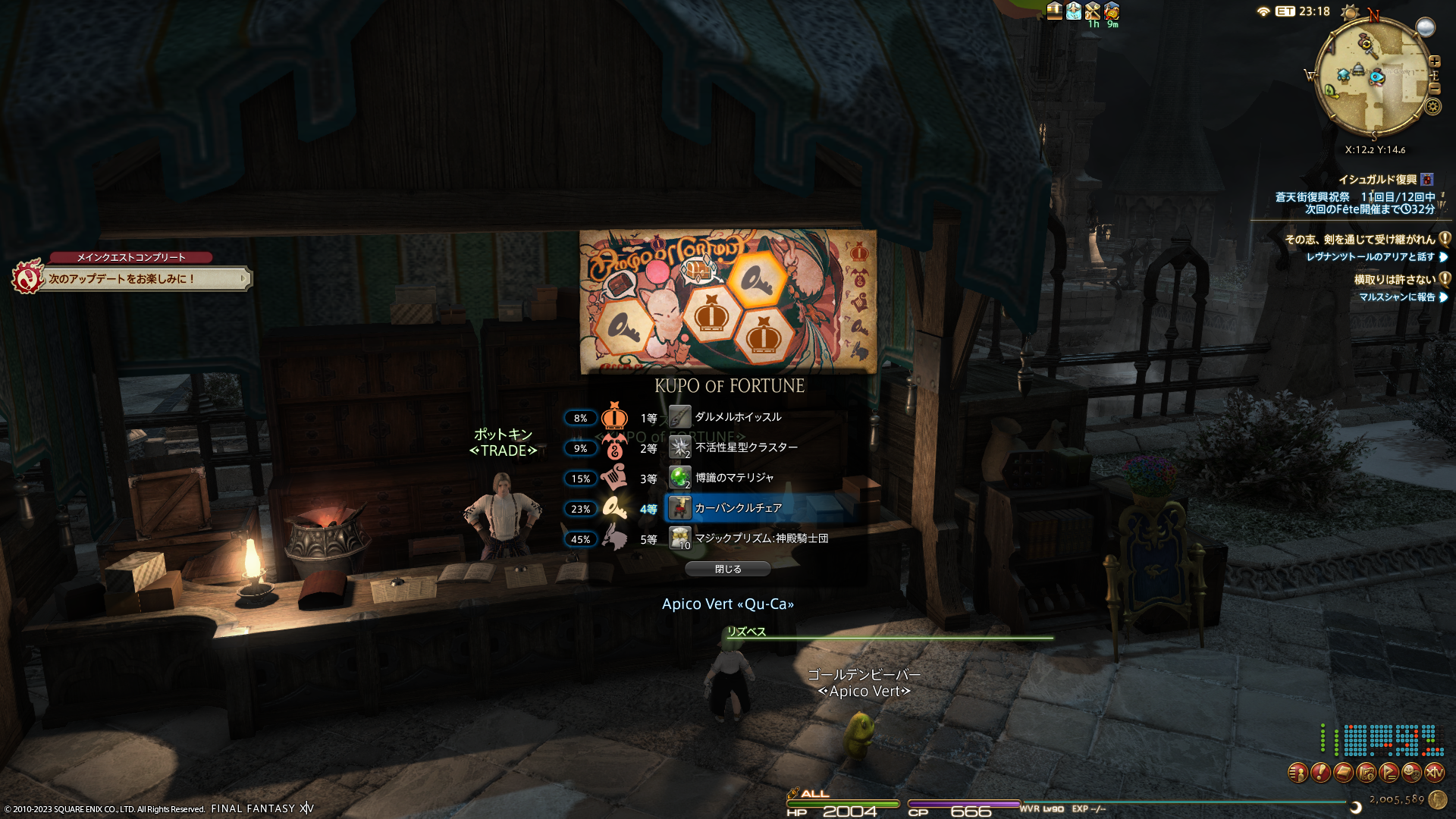1456x819 pixels.
Task: Zoom in the minimap with plus button
Action: [1434, 61]
